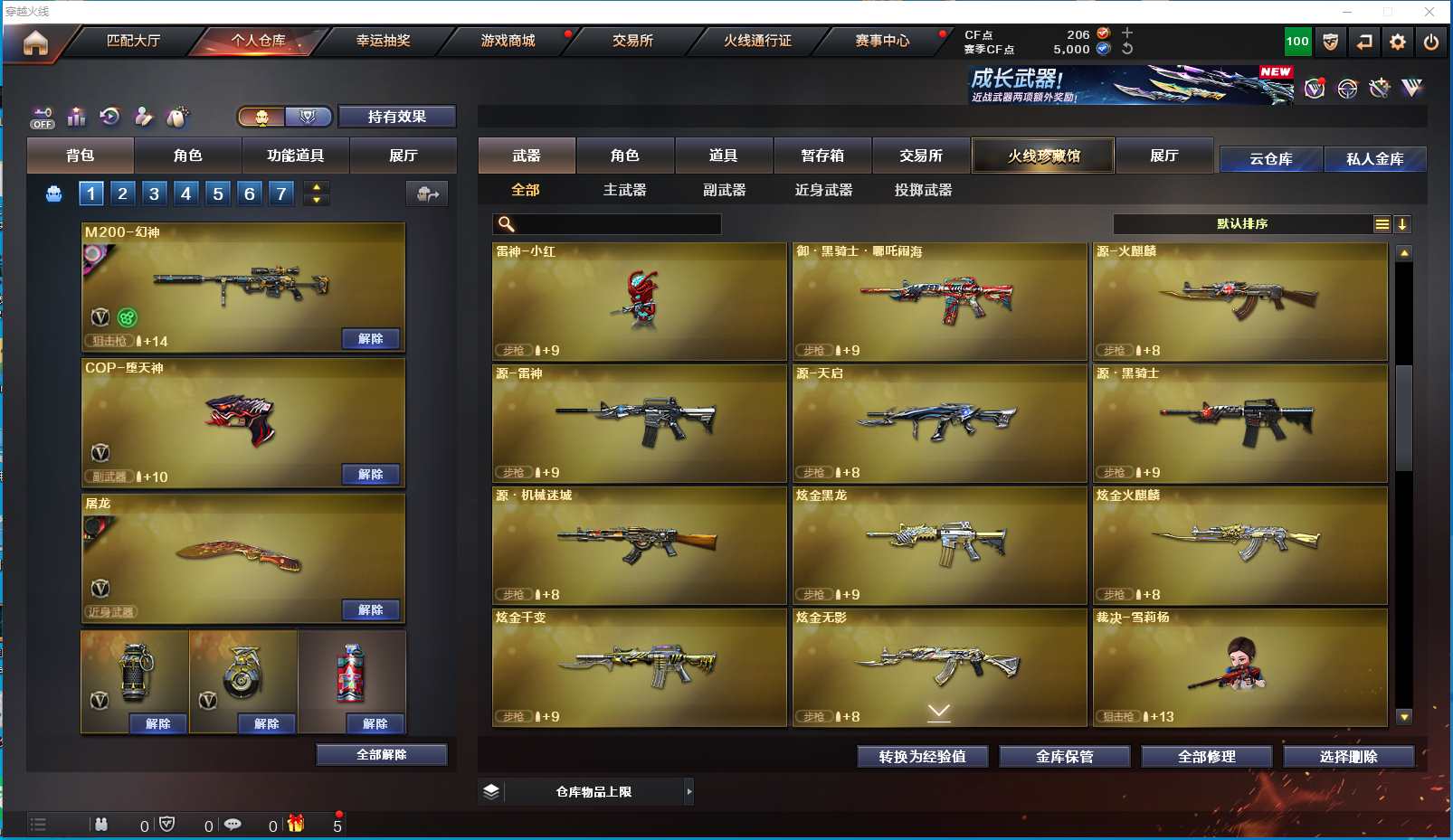
Task: Open the 游戏商城 game shop
Action: tap(508, 41)
